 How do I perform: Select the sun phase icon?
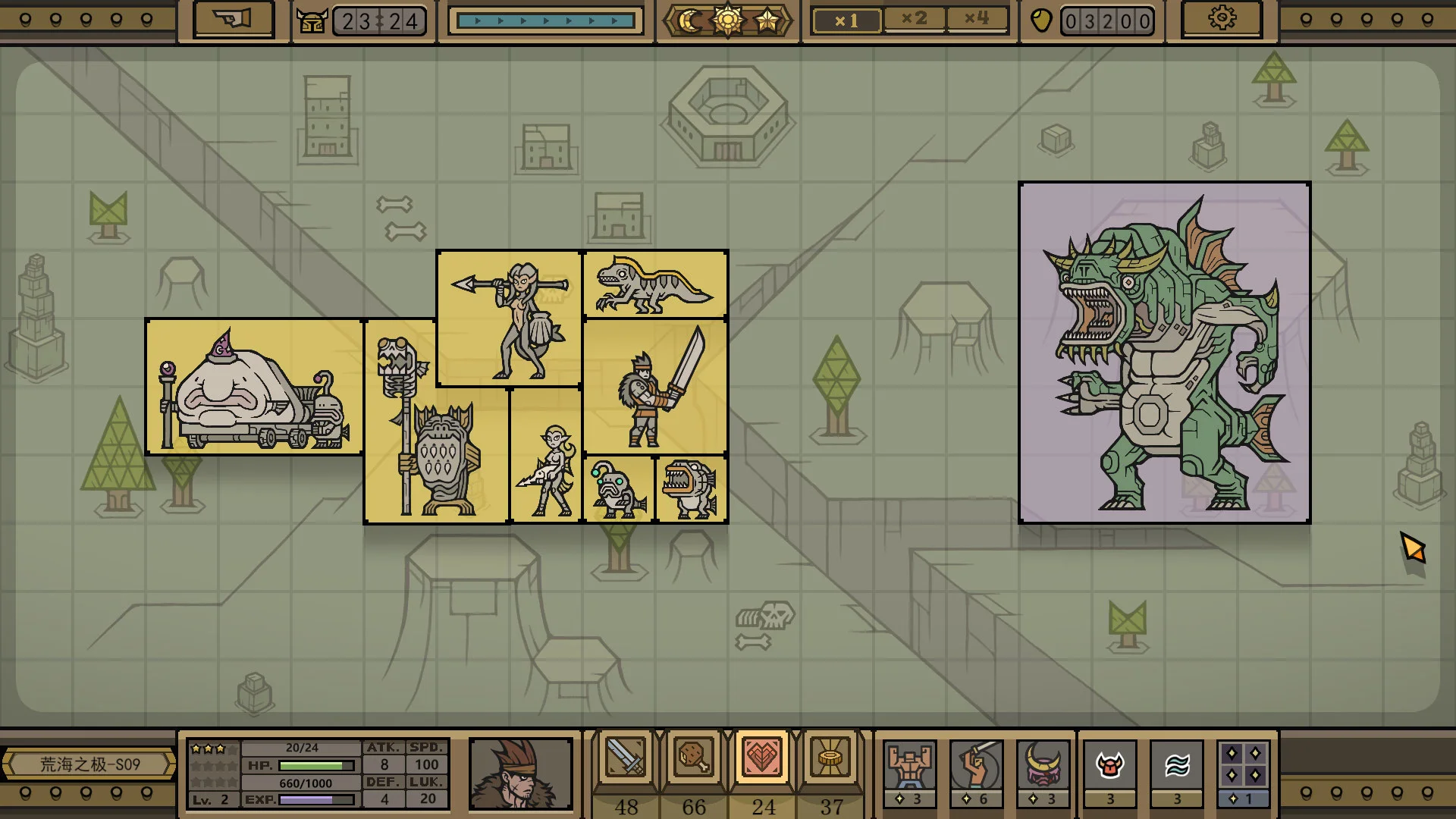point(728,20)
